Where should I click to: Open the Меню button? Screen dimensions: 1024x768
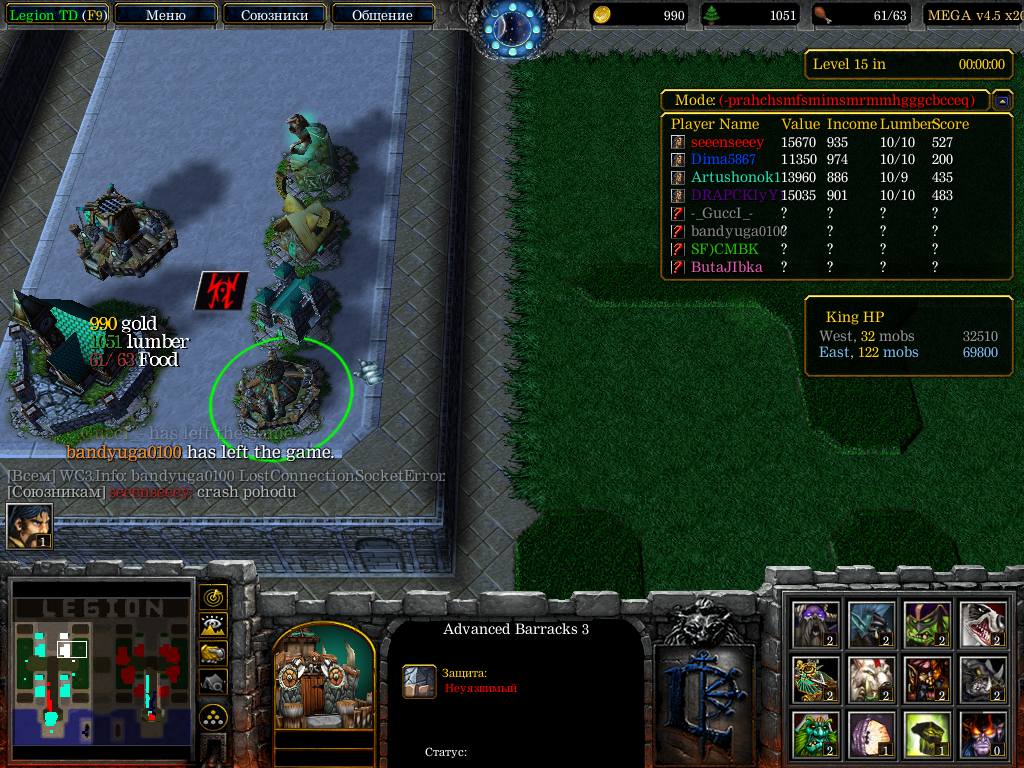pos(166,15)
